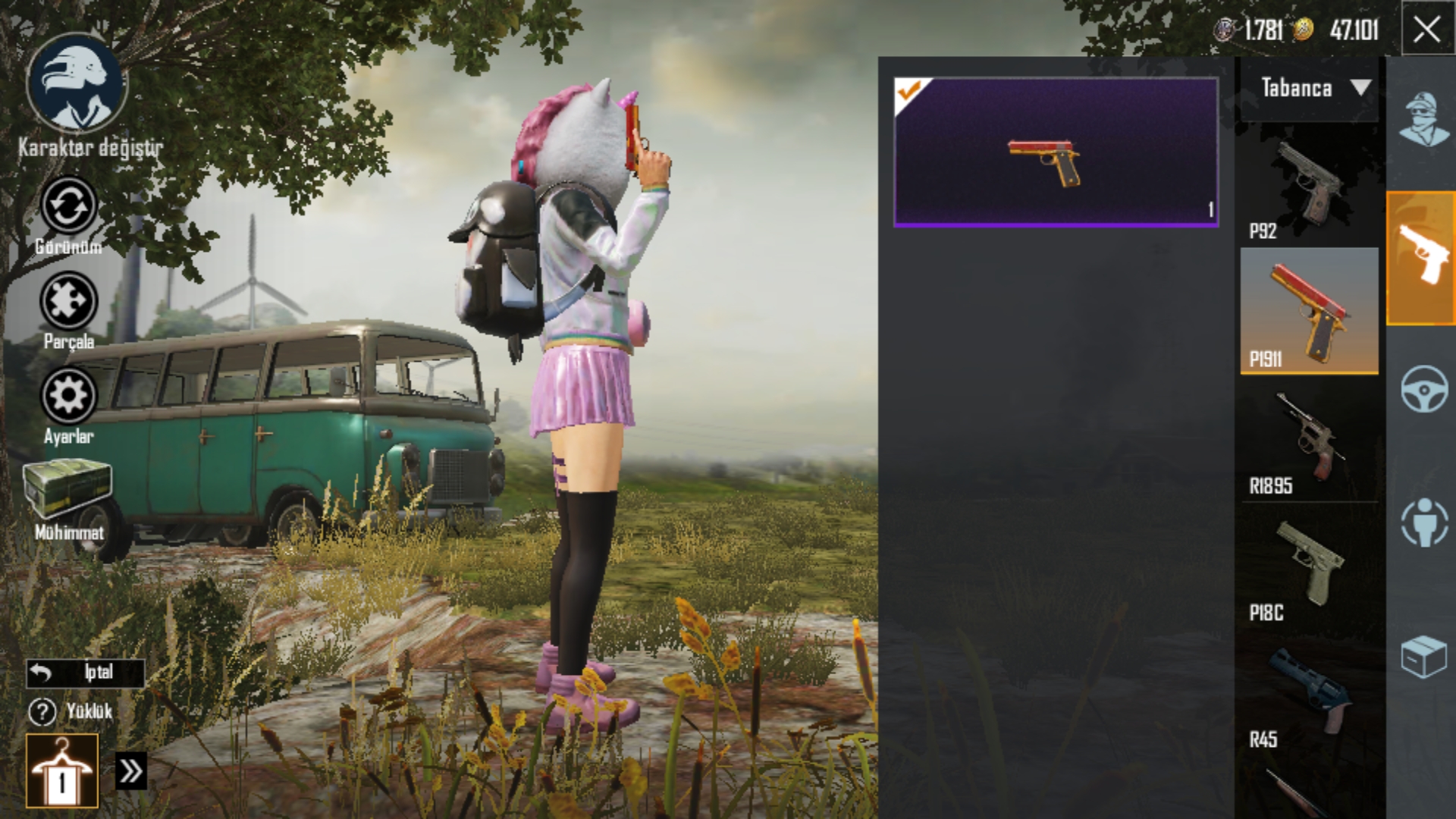Screen dimensions: 1456x819
Task: Close the inventory screen
Action: [1426, 30]
